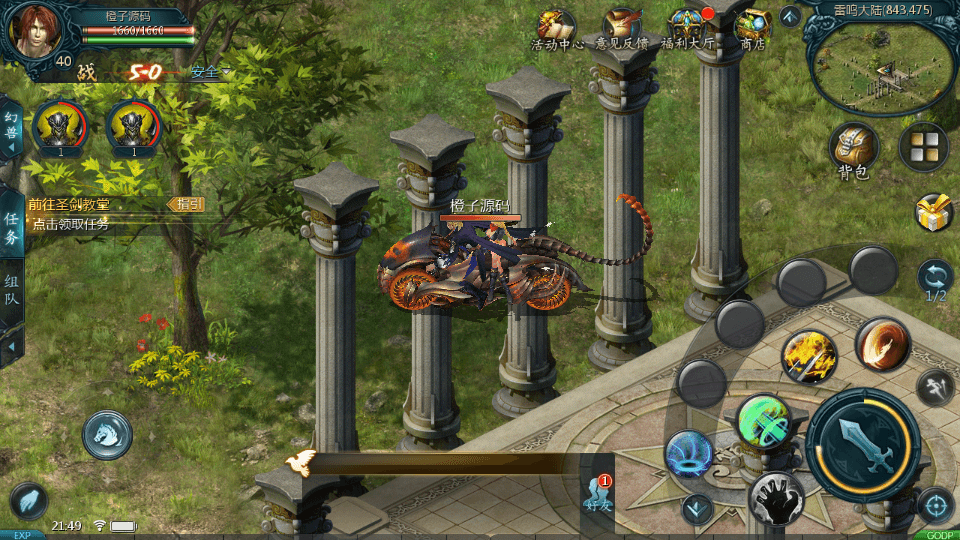Attack with the main sword button
Screen dimensions: 960x540
click(x=862, y=441)
